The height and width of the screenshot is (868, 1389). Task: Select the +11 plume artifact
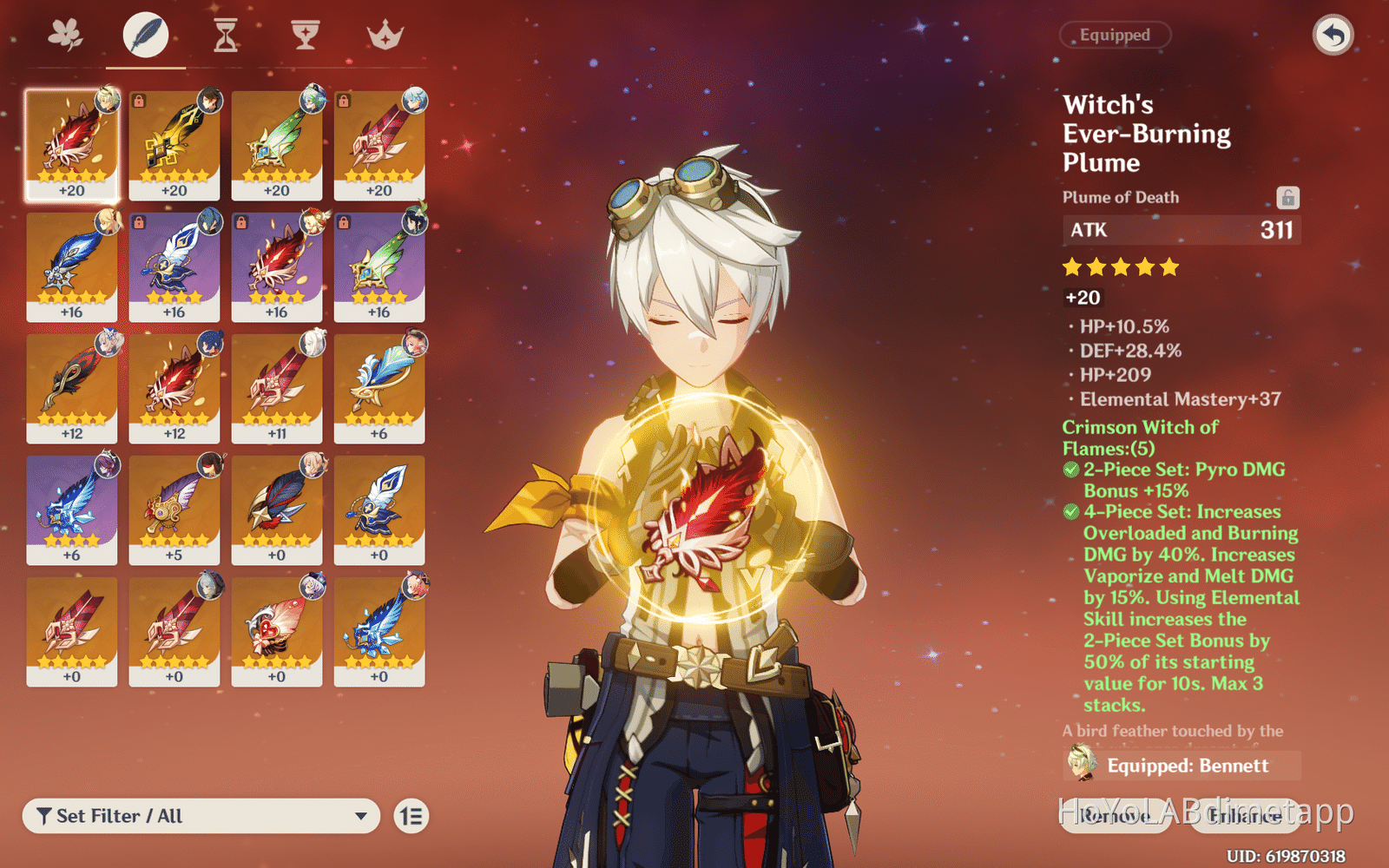[x=277, y=388]
